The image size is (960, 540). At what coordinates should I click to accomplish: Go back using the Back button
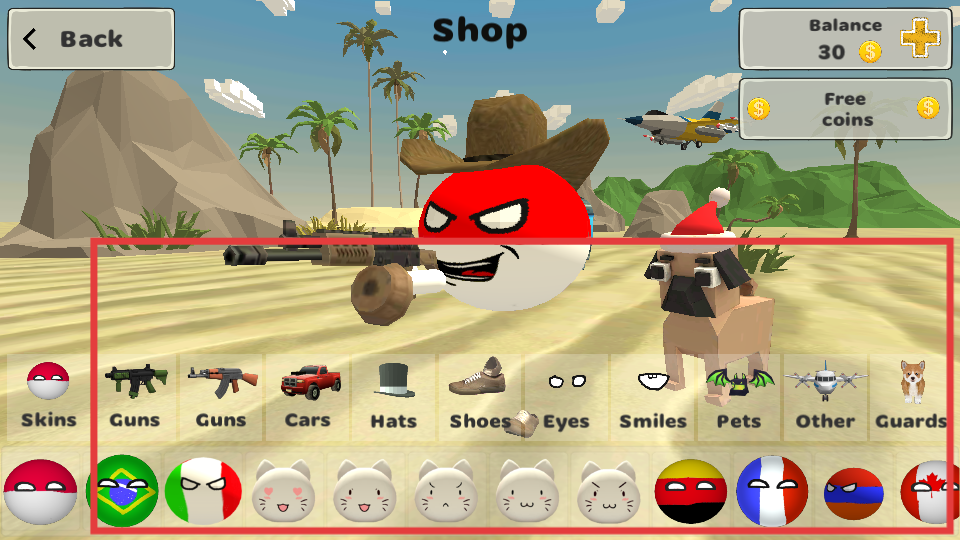[x=91, y=39]
